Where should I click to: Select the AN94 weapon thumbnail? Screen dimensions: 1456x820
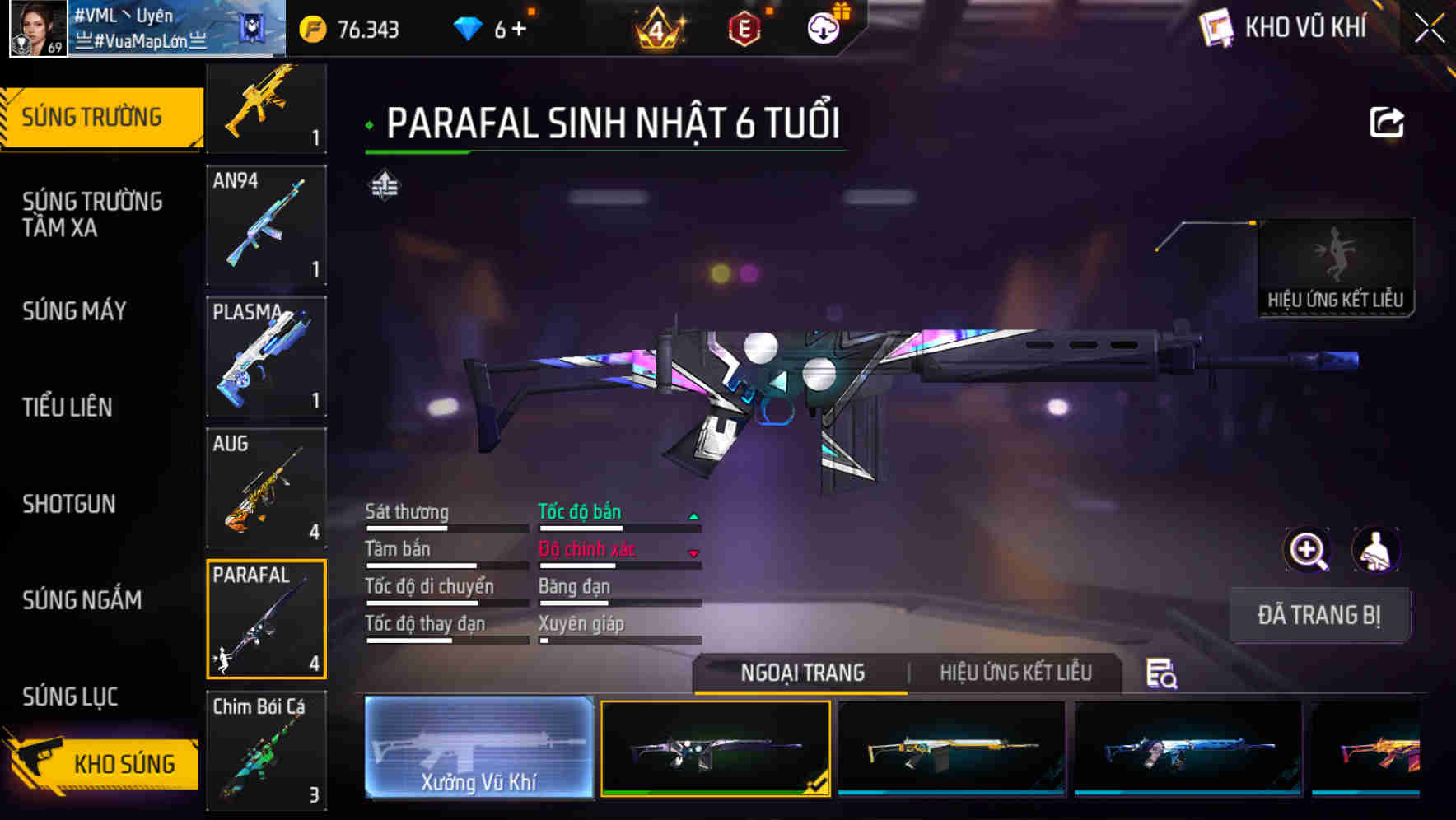pos(266,225)
